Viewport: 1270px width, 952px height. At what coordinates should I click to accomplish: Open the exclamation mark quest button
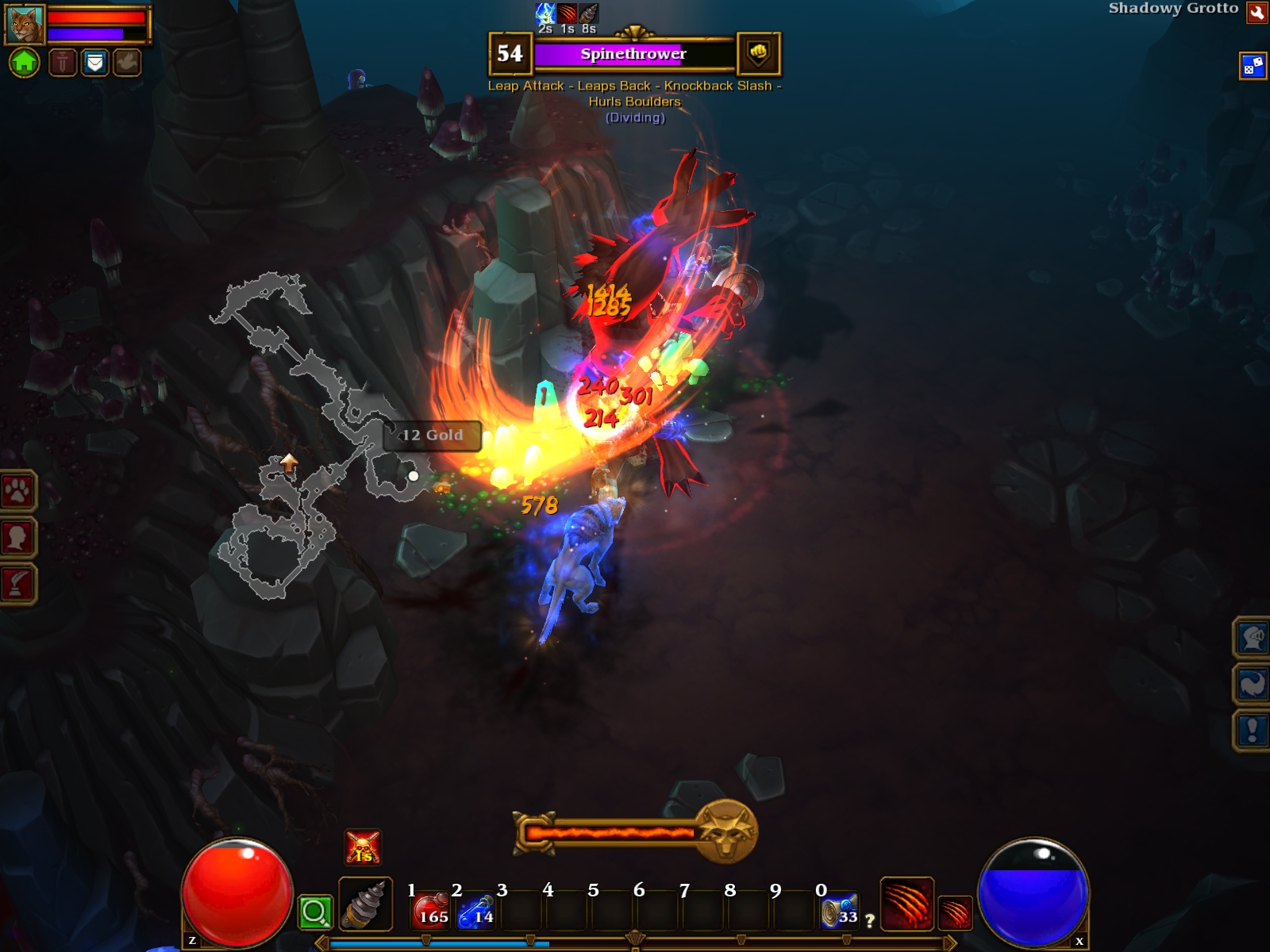(1252, 730)
